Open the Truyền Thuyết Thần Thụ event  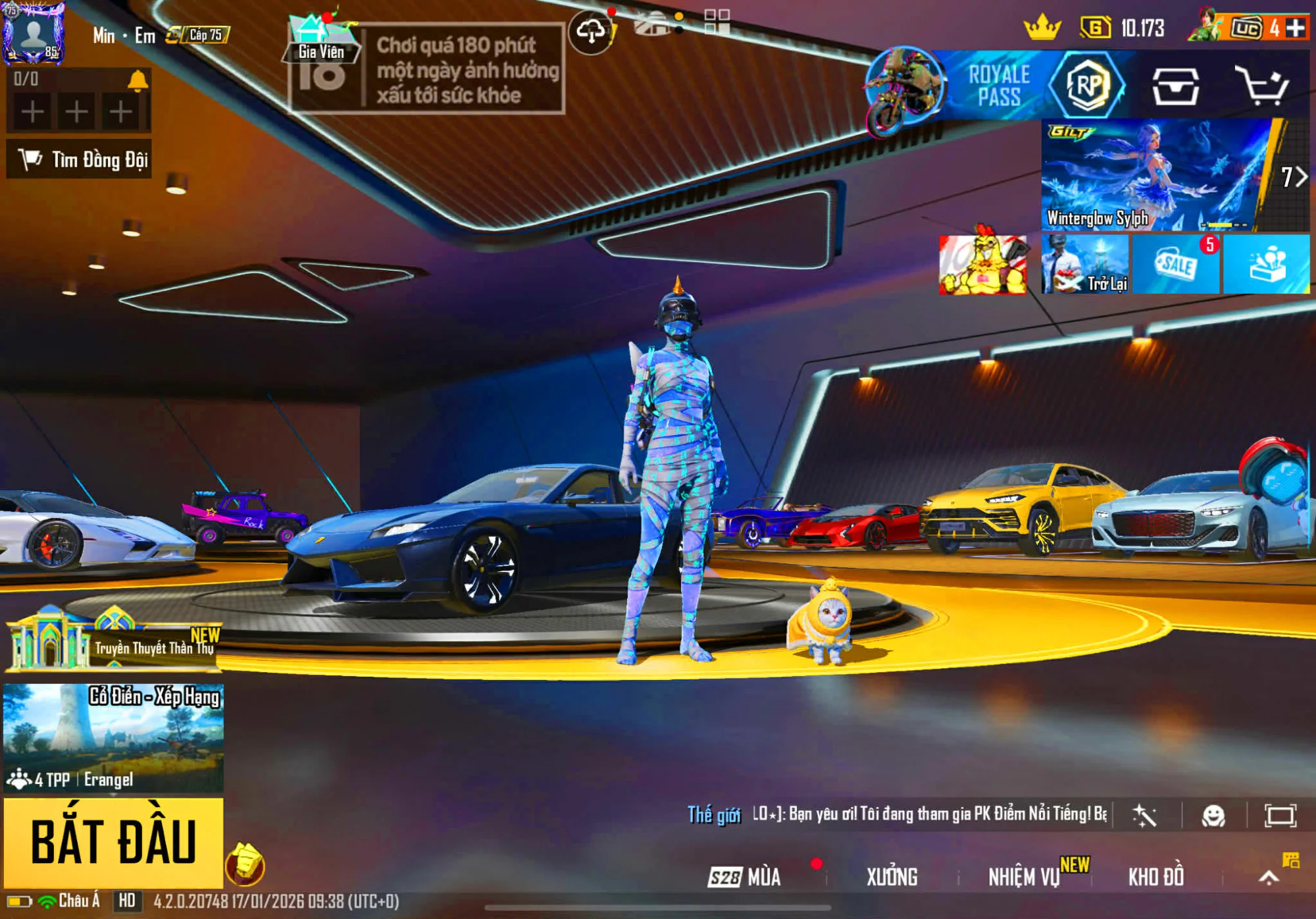click(x=113, y=642)
